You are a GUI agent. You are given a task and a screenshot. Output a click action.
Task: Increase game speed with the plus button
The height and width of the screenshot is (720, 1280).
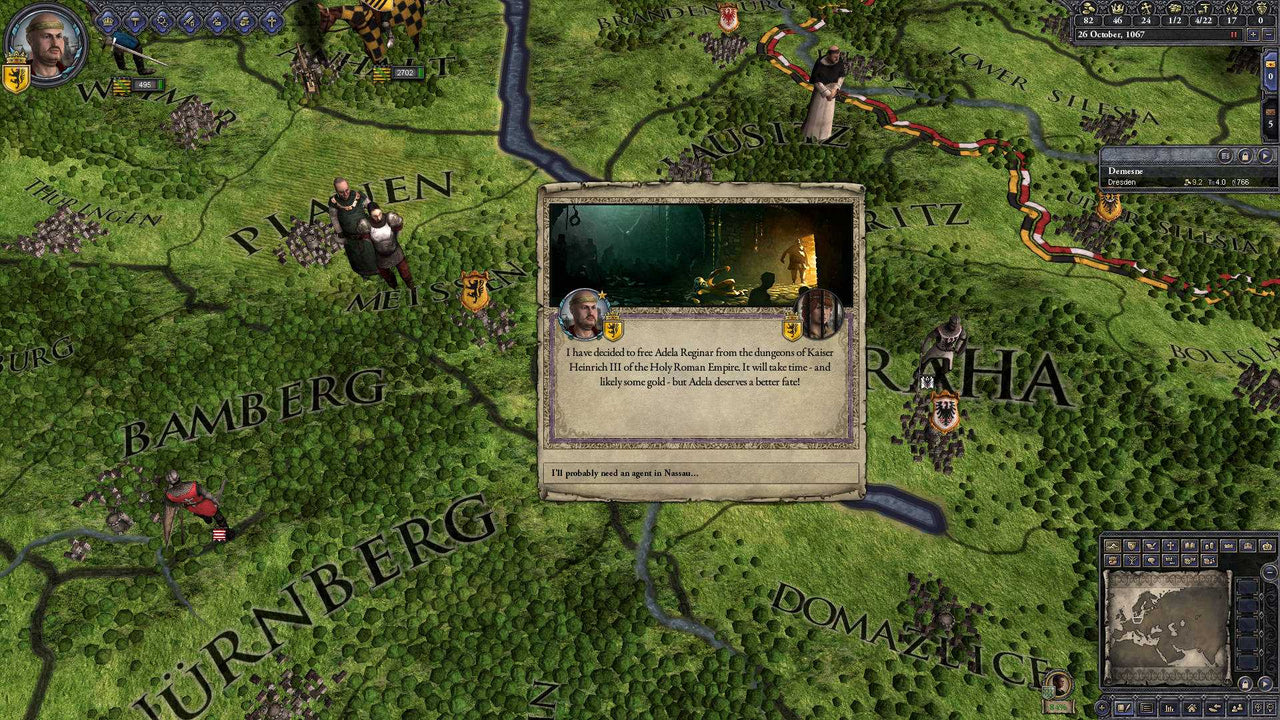(x=1253, y=34)
